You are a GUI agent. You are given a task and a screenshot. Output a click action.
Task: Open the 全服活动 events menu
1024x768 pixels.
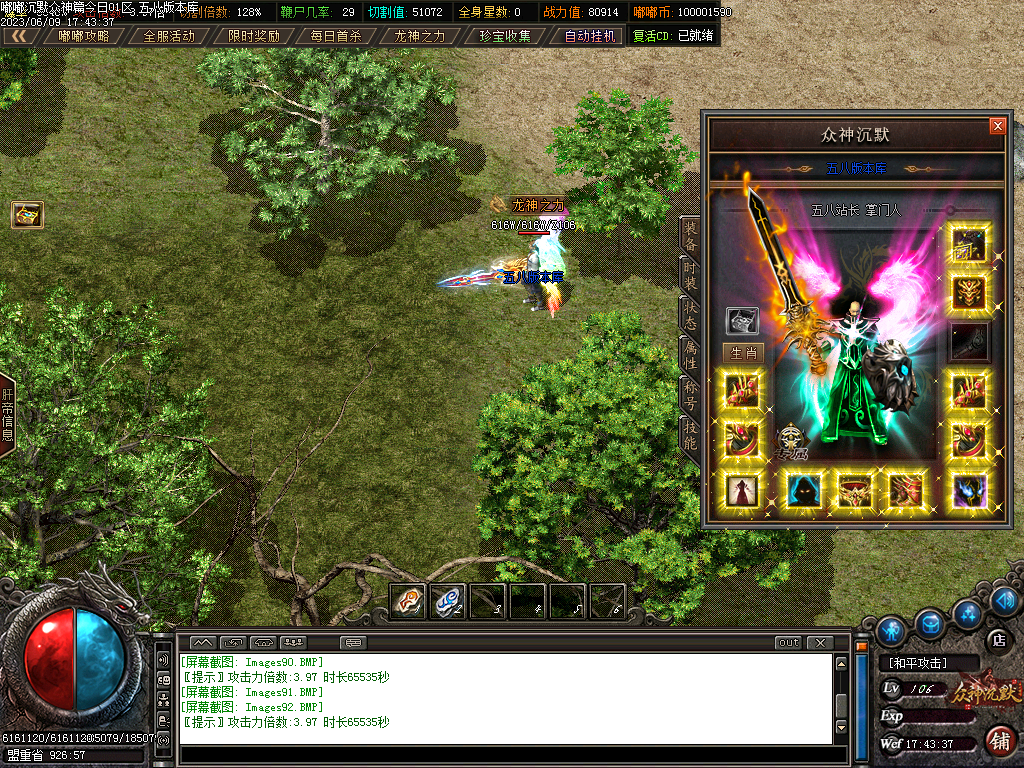point(169,36)
